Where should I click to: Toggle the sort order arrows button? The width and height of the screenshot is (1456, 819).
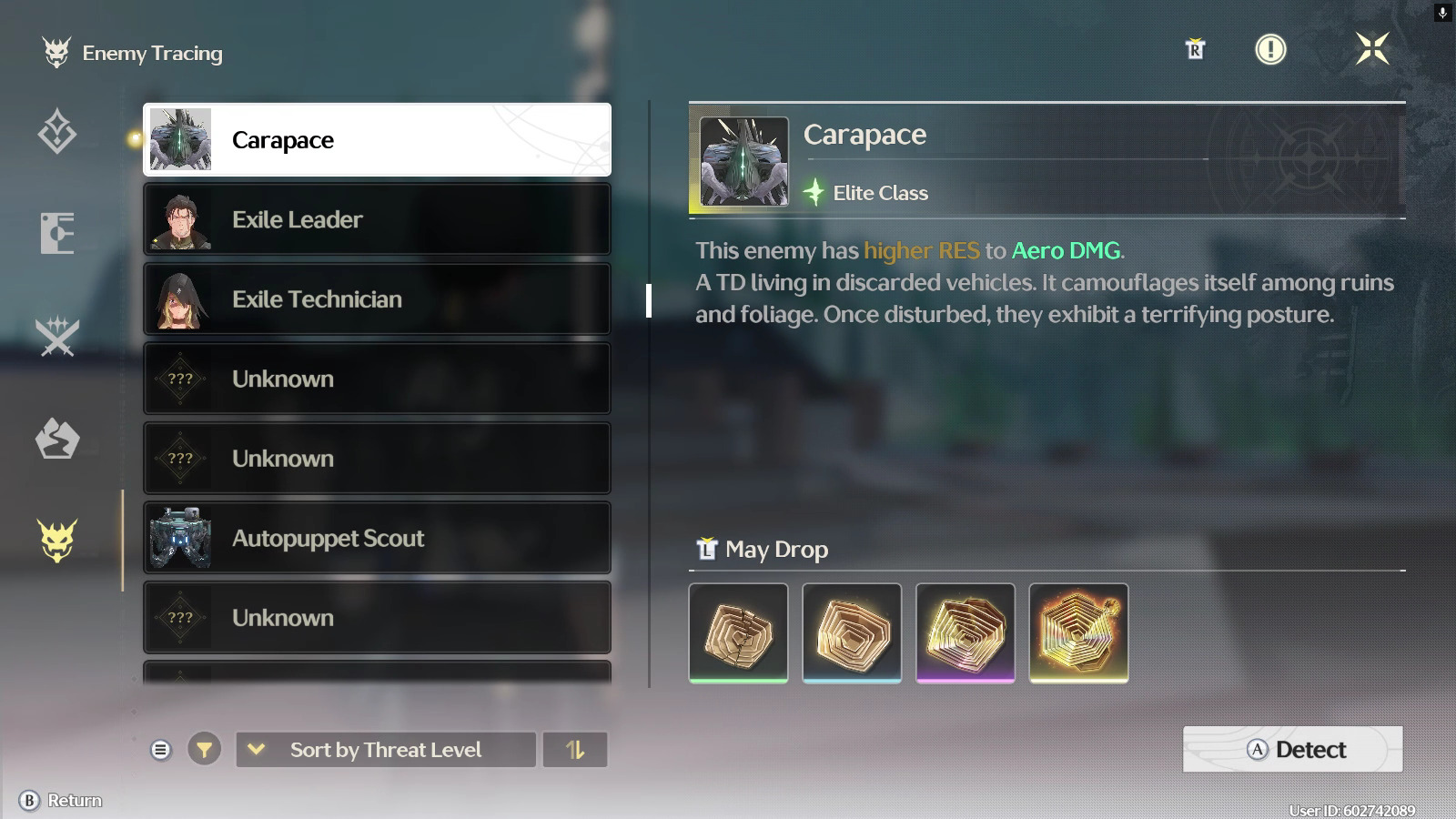click(574, 750)
